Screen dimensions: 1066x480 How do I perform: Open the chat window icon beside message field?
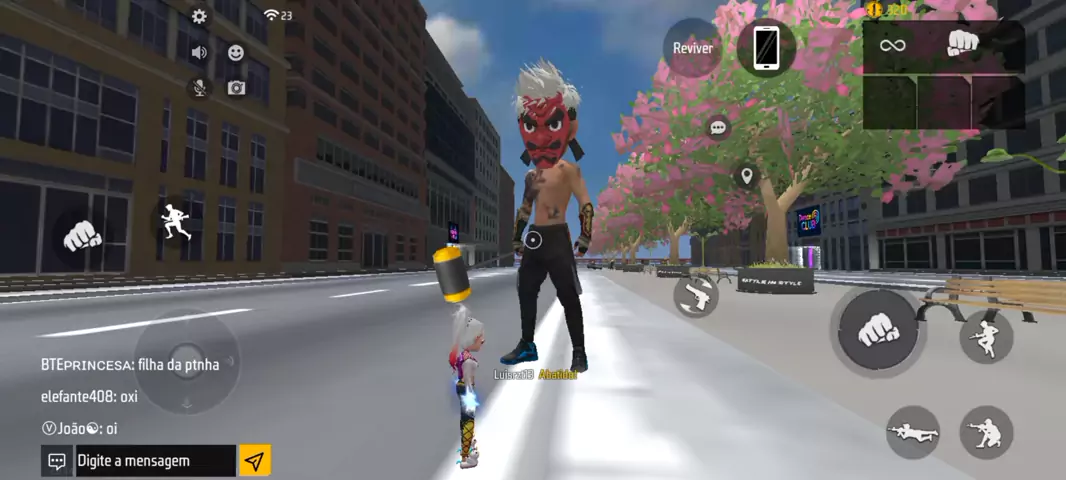click(x=57, y=461)
